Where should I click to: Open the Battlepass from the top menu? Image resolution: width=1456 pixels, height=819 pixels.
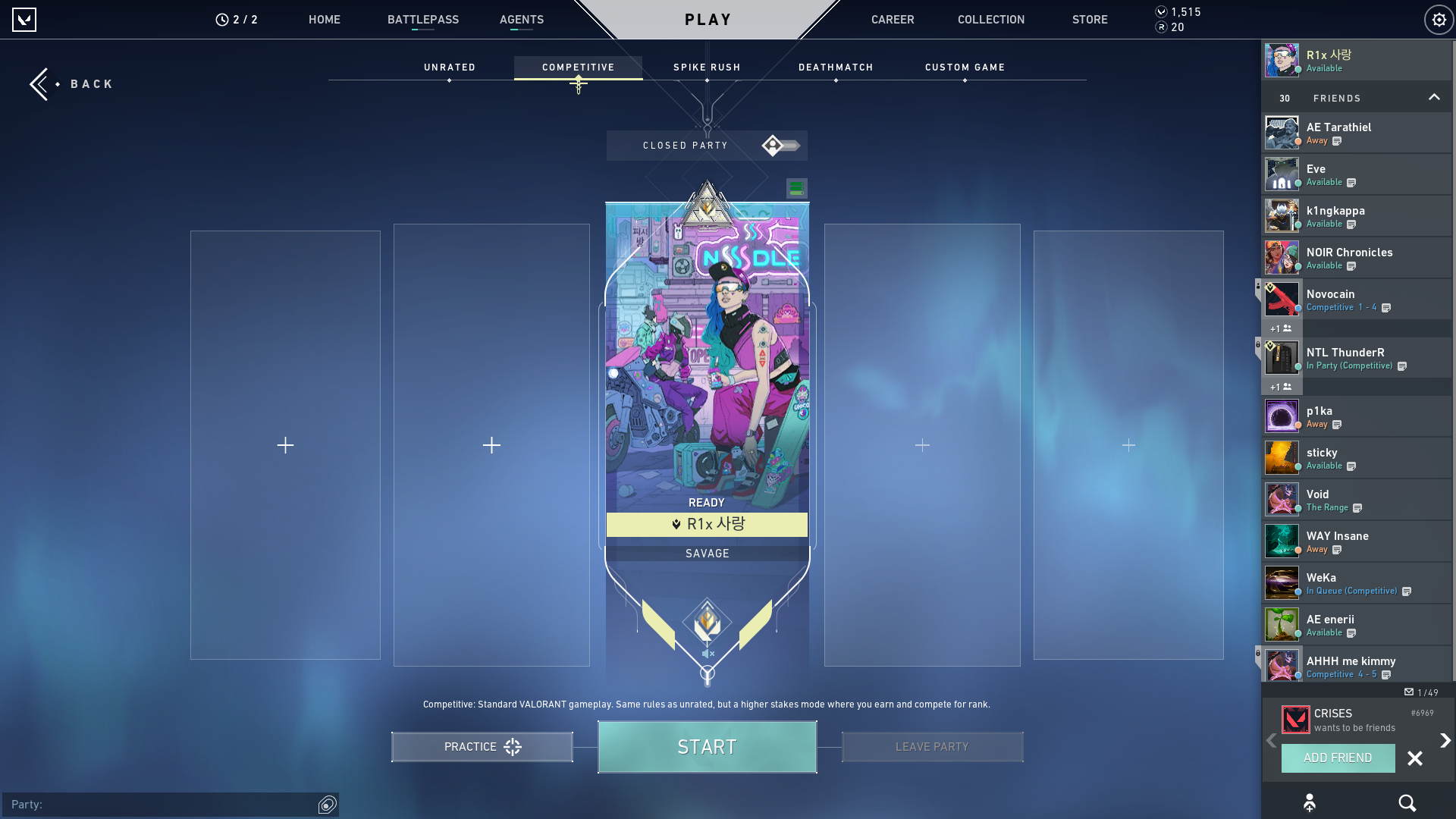tap(424, 20)
